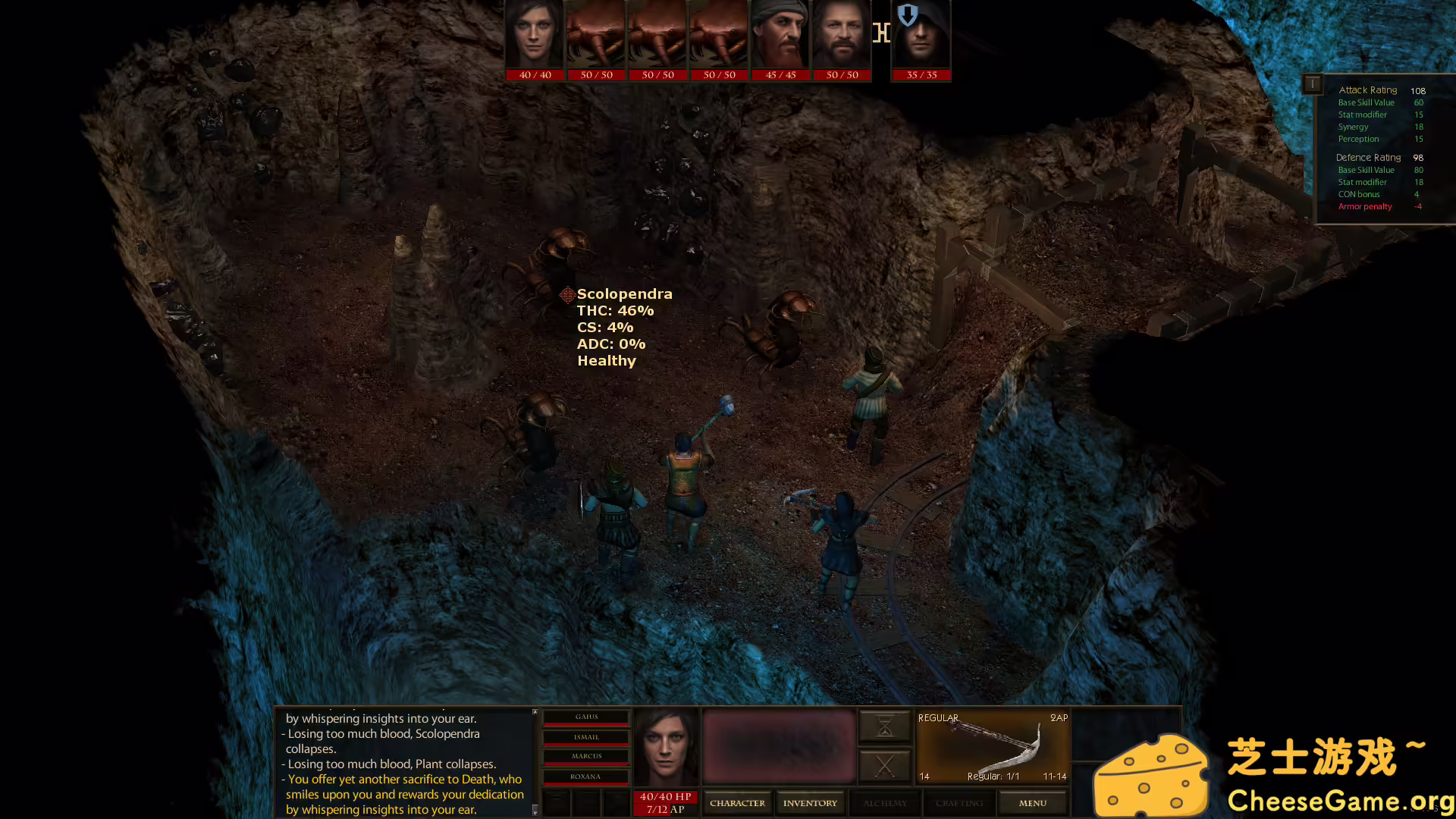
Task: Click the active character portrait in bottom bar
Action: coord(666,748)
